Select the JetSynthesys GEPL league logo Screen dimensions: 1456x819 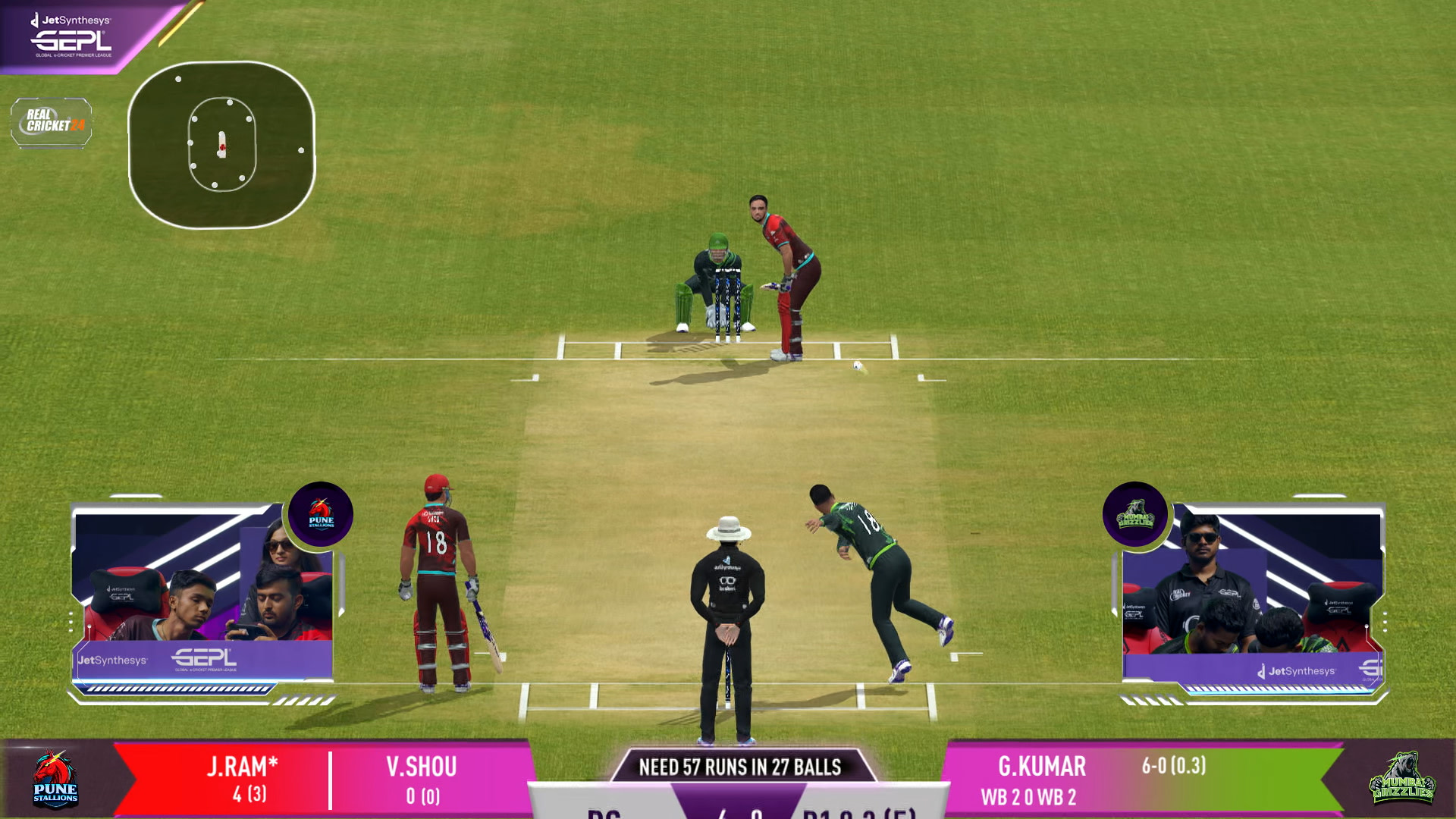click(72, 36)
